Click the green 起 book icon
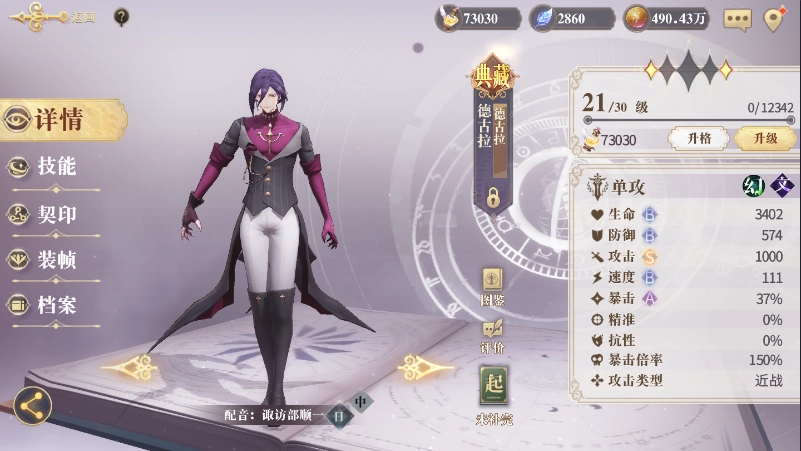This screenshot has width=801, height=451. pos(494,387)
